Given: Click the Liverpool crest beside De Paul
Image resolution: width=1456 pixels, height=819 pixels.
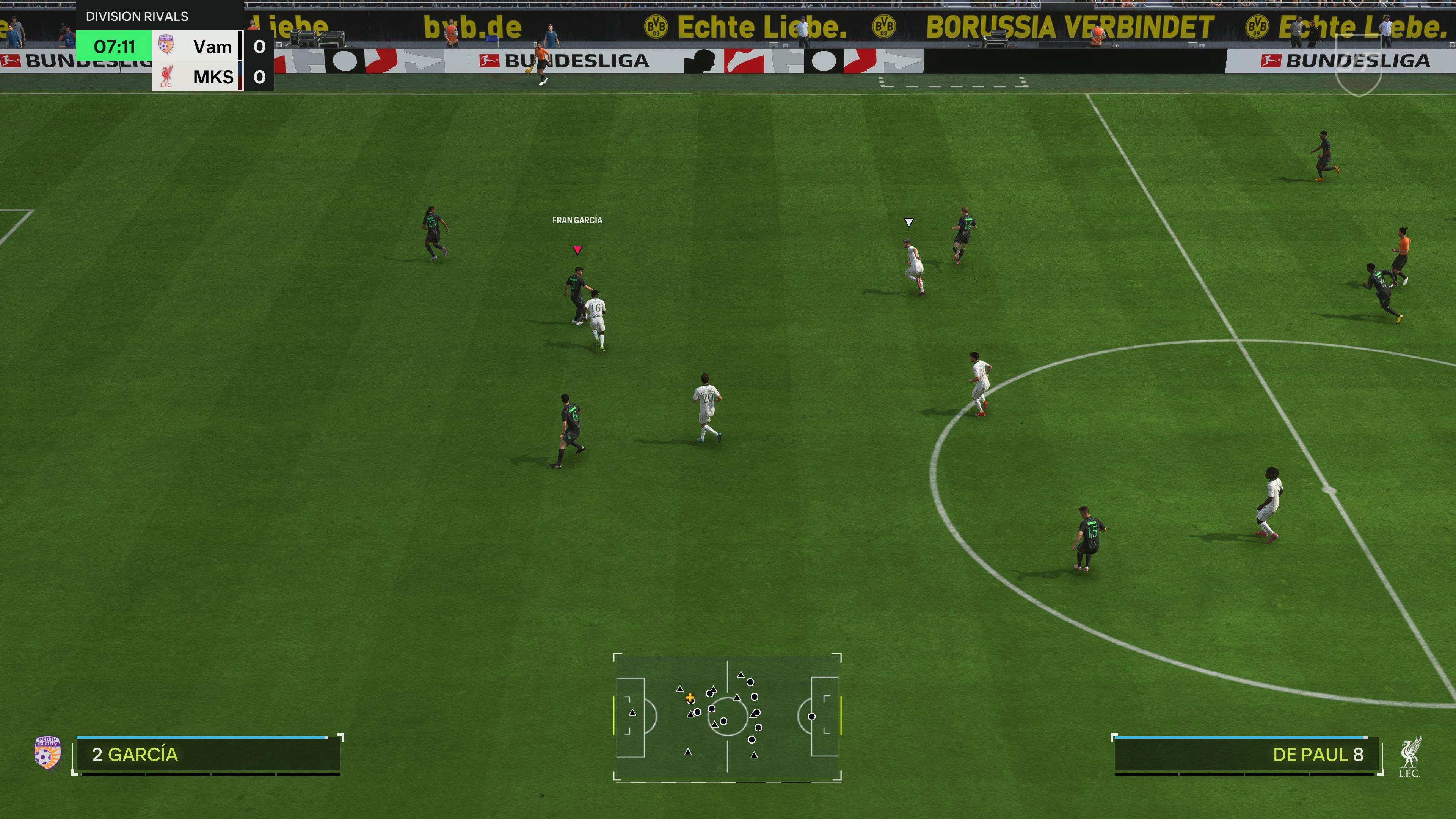Looking at the screenshot, I should coord(1410,756).
